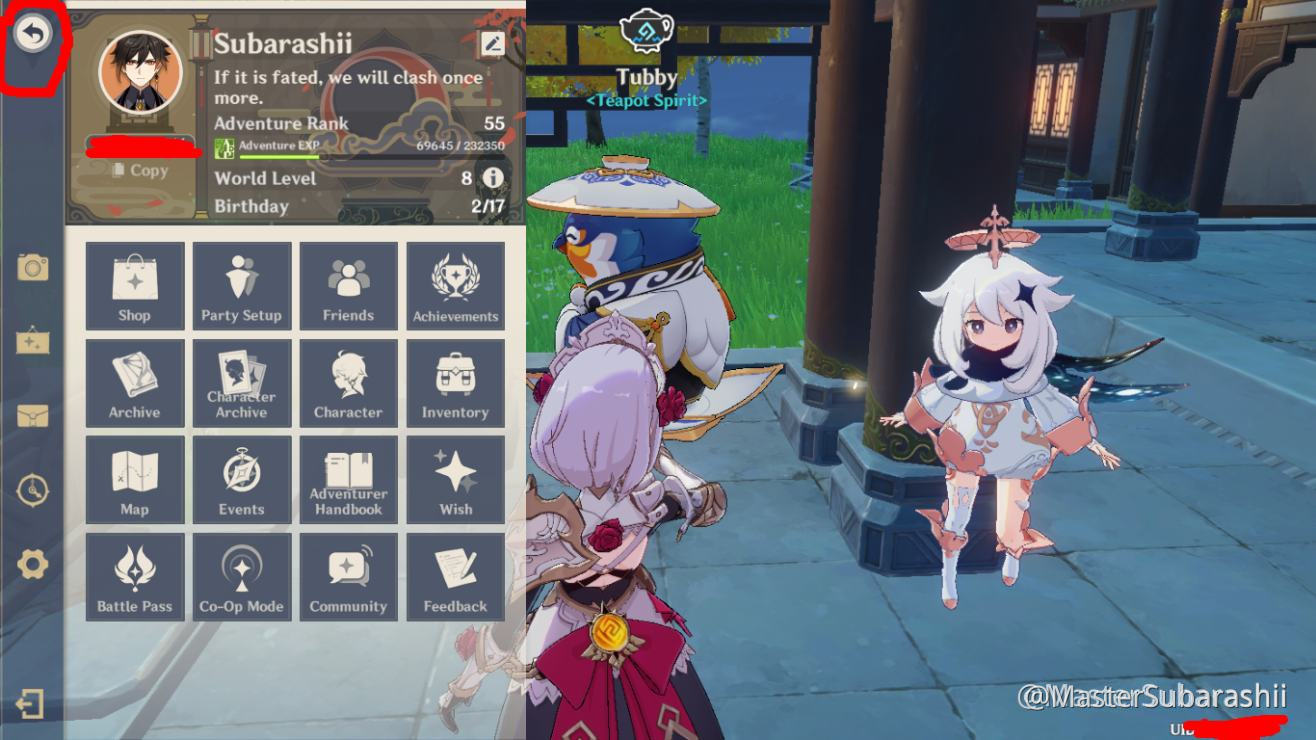This screenshot has height=740, width=1316.
Task: Open the Archive
Action: (x=134, y=382)
